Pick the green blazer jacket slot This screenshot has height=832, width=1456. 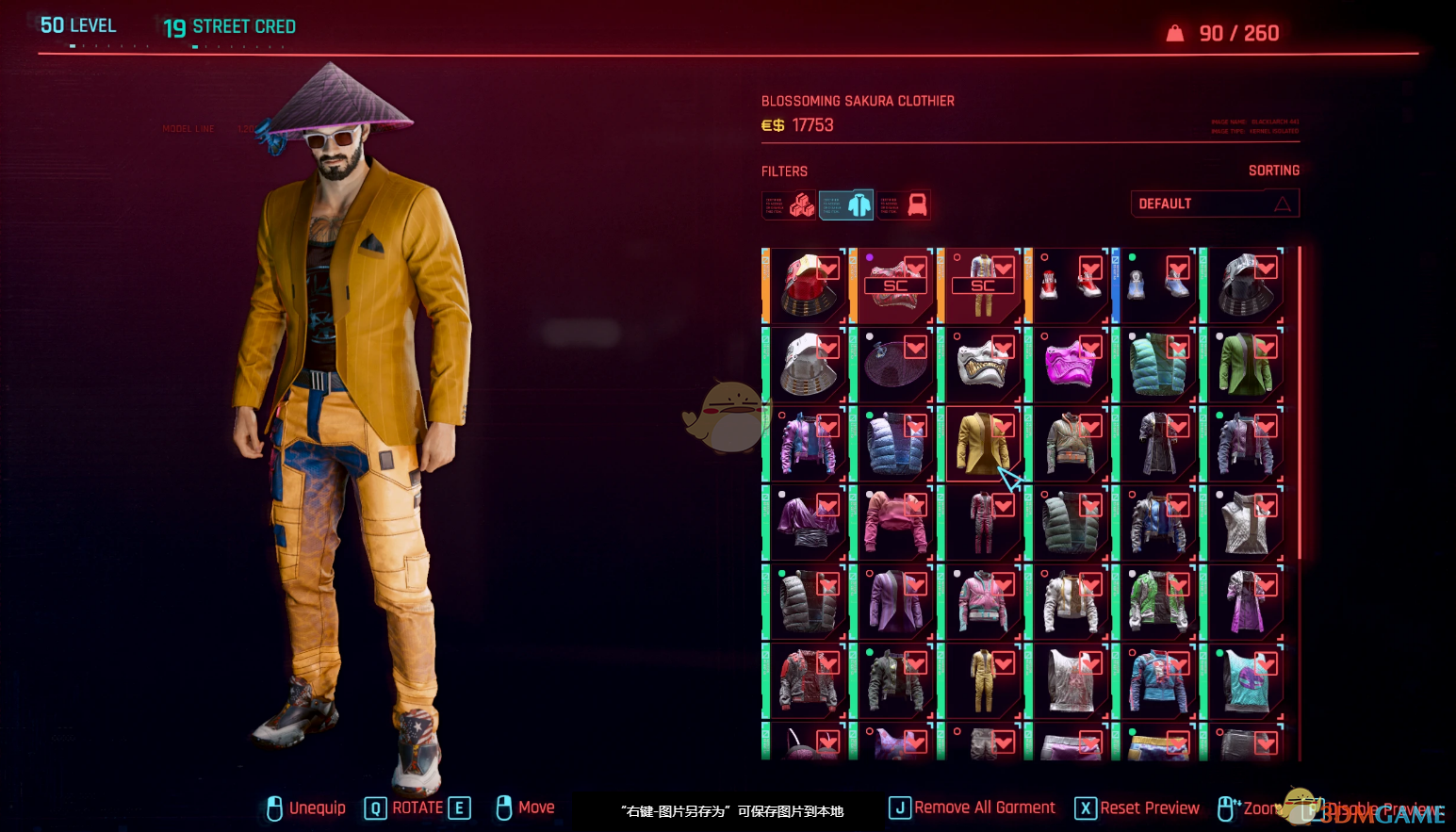[1245, 364]
